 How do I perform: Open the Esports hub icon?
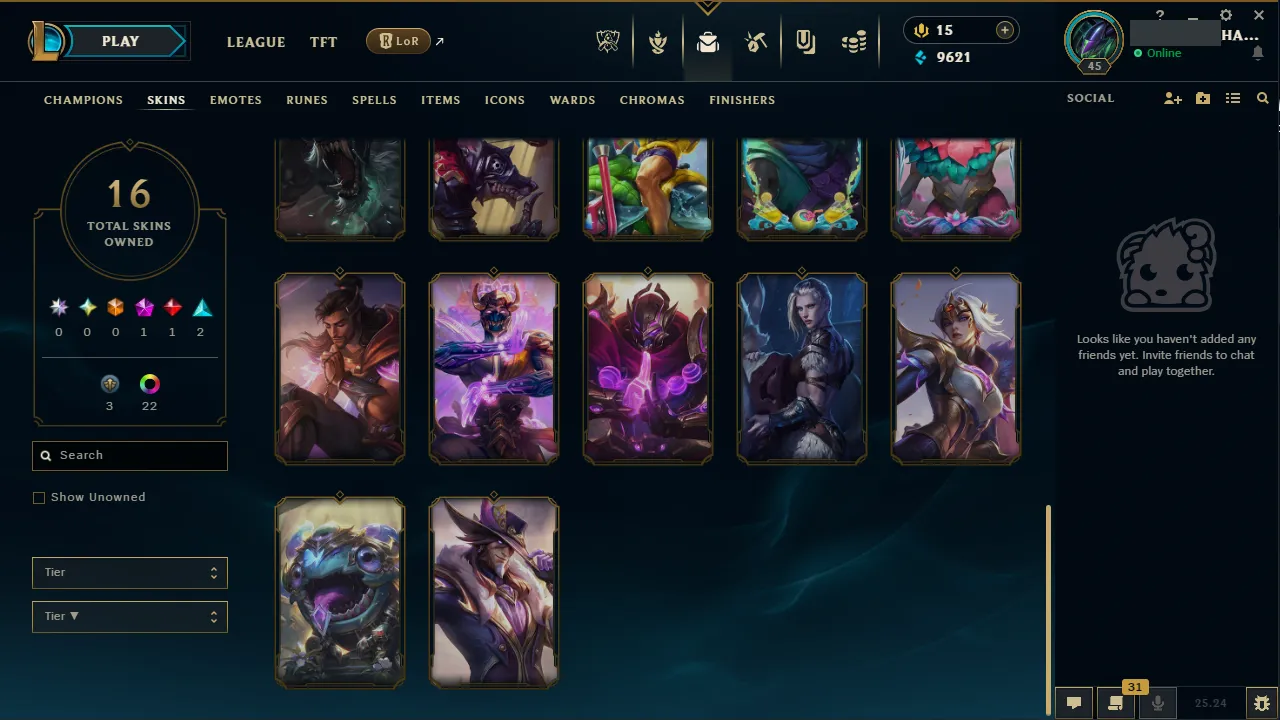point(608,41)
